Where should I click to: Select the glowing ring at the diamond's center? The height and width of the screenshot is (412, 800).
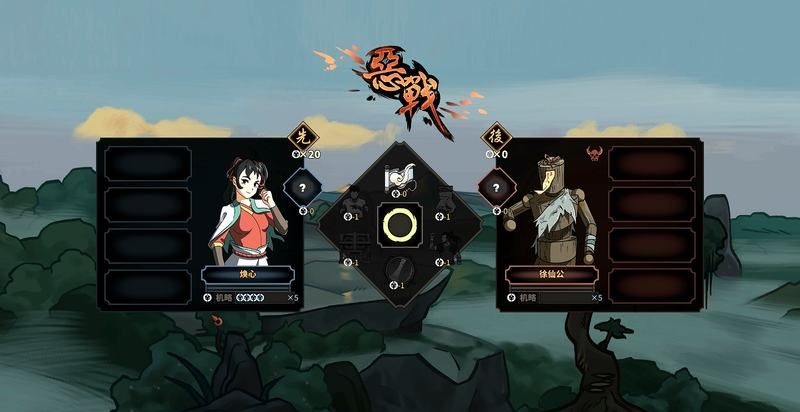[x=399, y=225]
